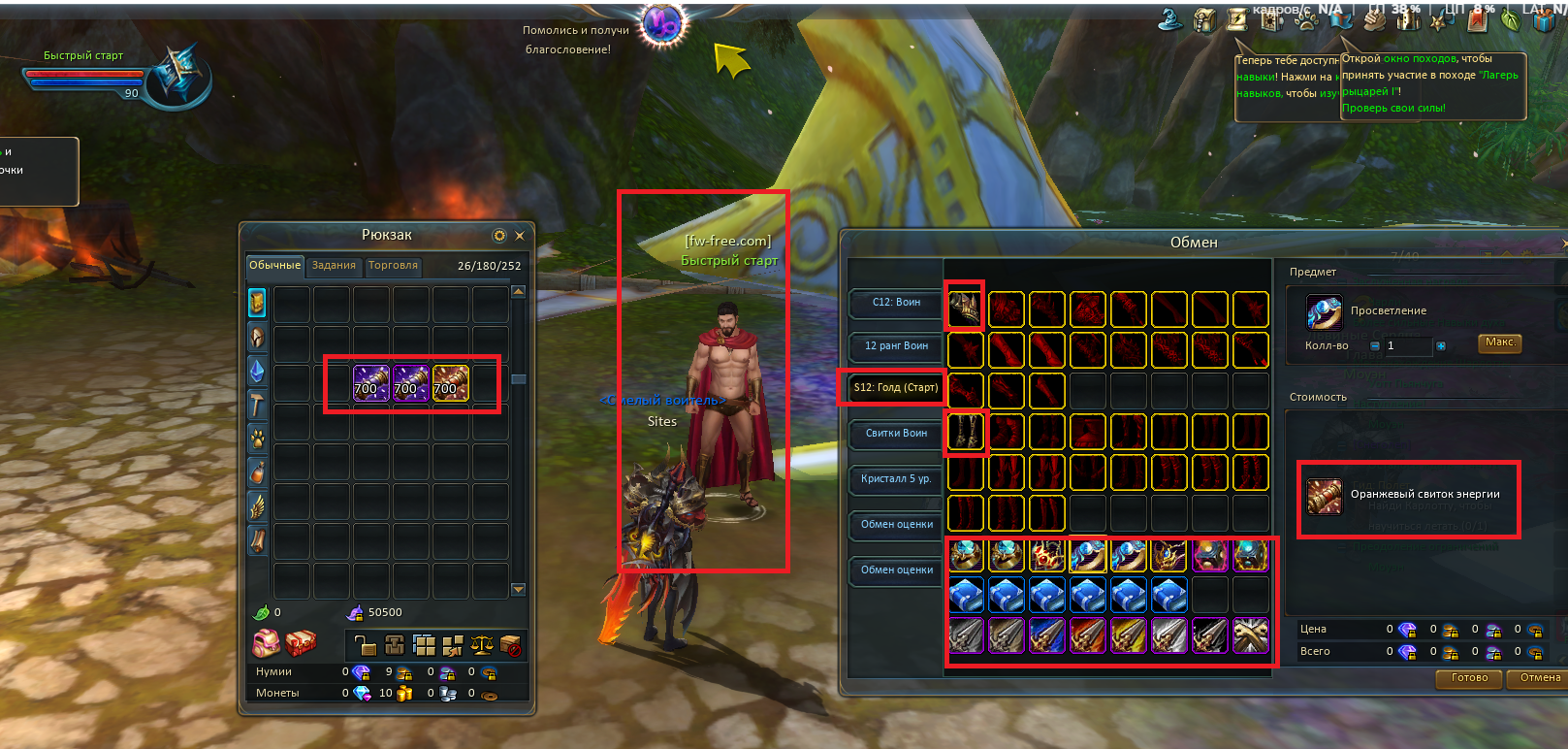The width and height of the screenshot is (1568, 749).
Task: Switch to Свитки Воин exchange category
Action: [896, 434]
